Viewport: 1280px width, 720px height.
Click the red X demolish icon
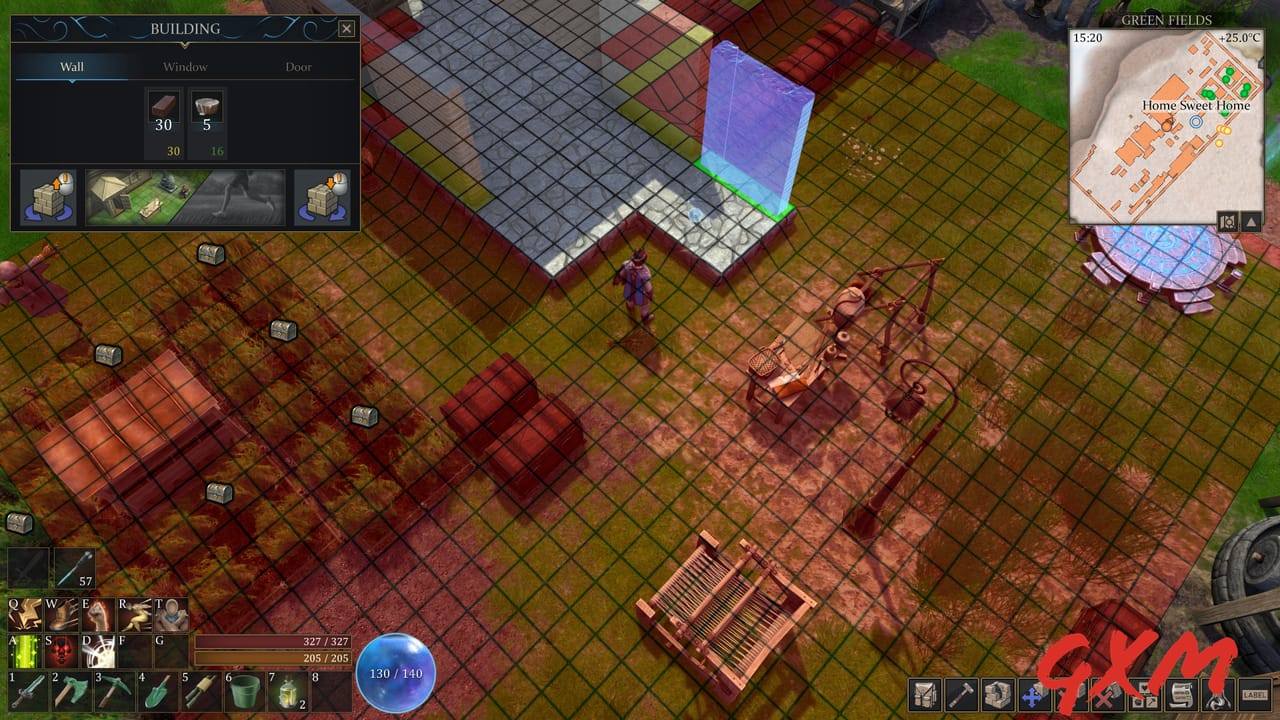pos(1104,696)
